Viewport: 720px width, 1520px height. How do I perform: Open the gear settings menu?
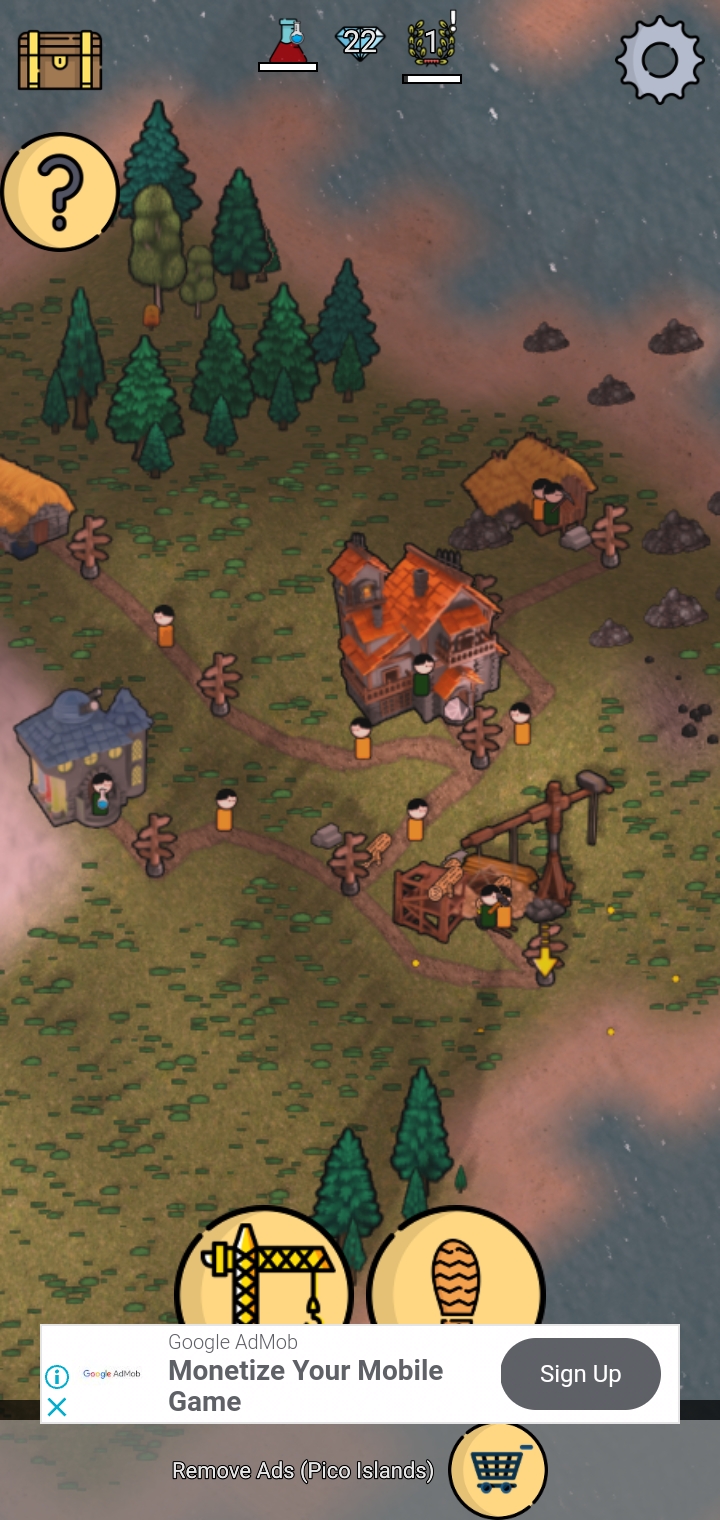[659, 59]
